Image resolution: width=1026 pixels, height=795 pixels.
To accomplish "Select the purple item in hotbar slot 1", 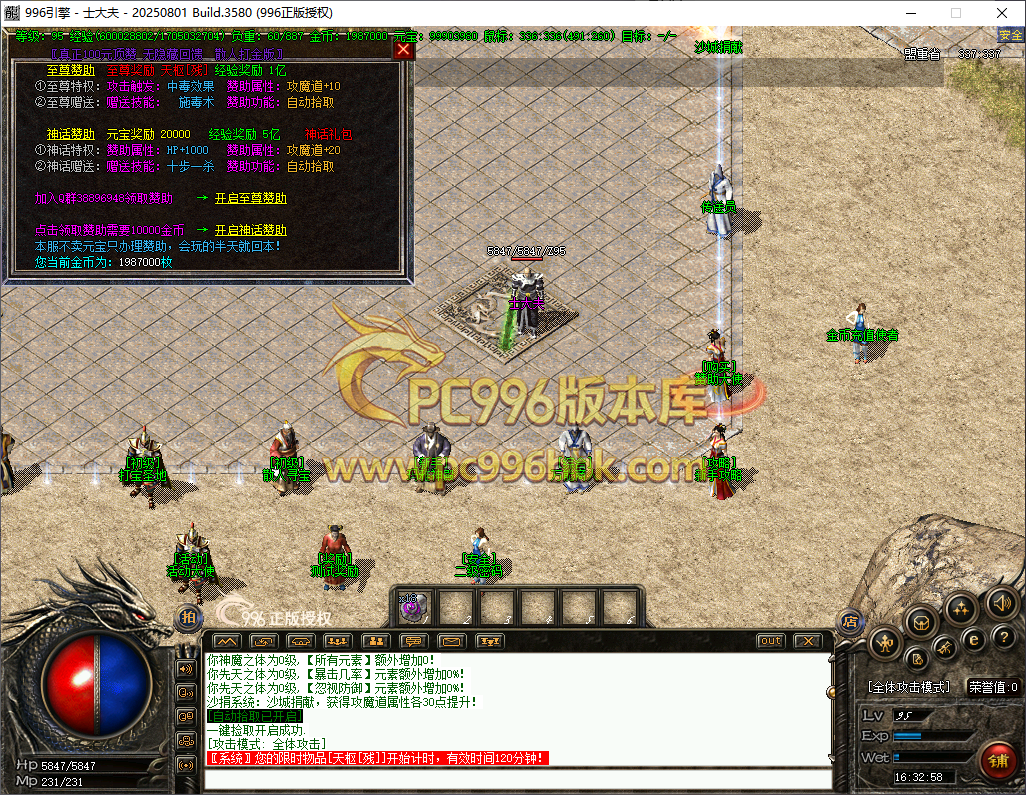I will pyautogui.click(x=416, y=606).
